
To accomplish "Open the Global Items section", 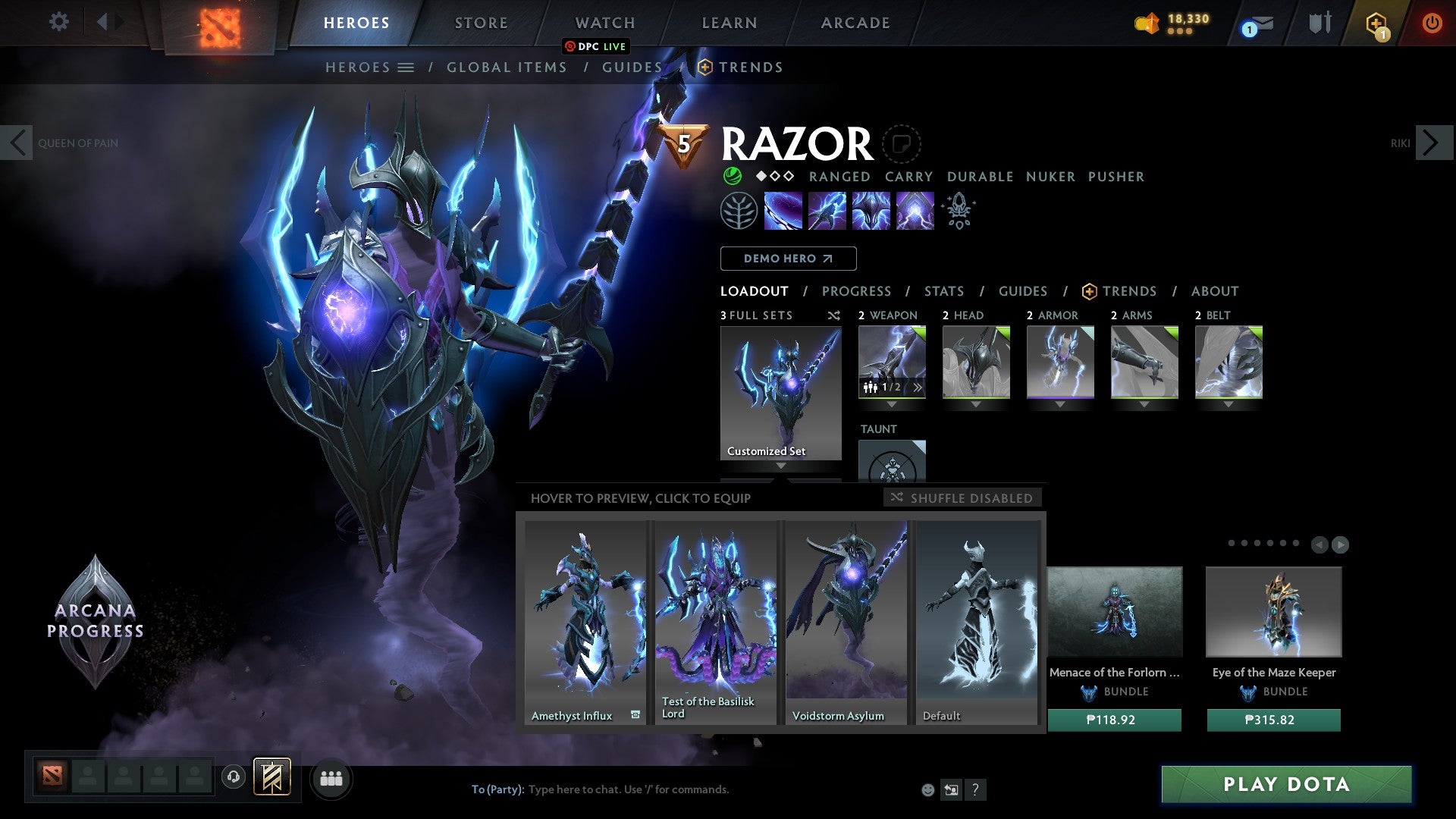I will (x=507, y=67).
